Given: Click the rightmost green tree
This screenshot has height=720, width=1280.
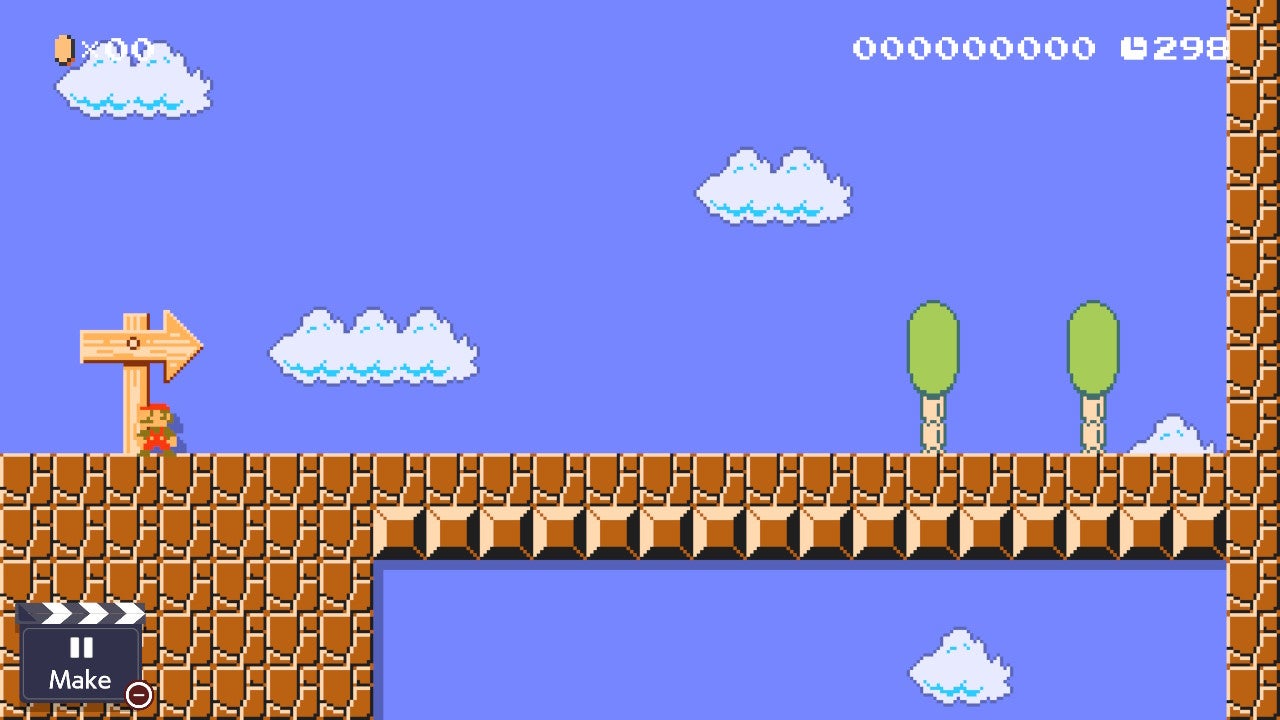Looking at the screenshot, I should tap(1092, 345).
